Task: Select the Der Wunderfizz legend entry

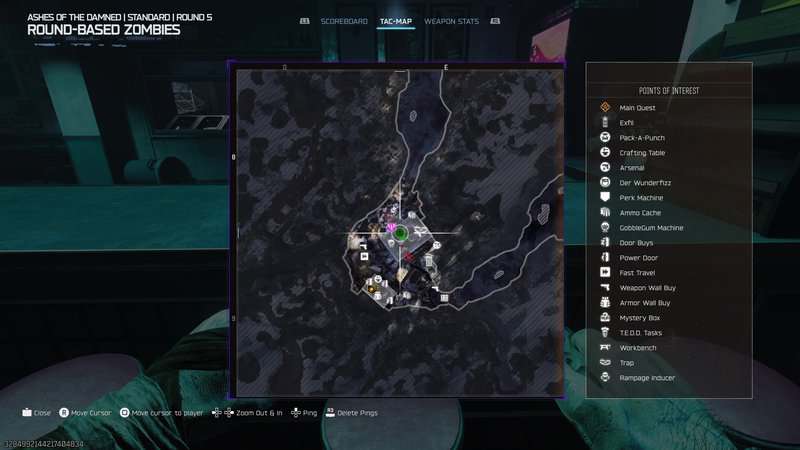Action: [642, 183]
